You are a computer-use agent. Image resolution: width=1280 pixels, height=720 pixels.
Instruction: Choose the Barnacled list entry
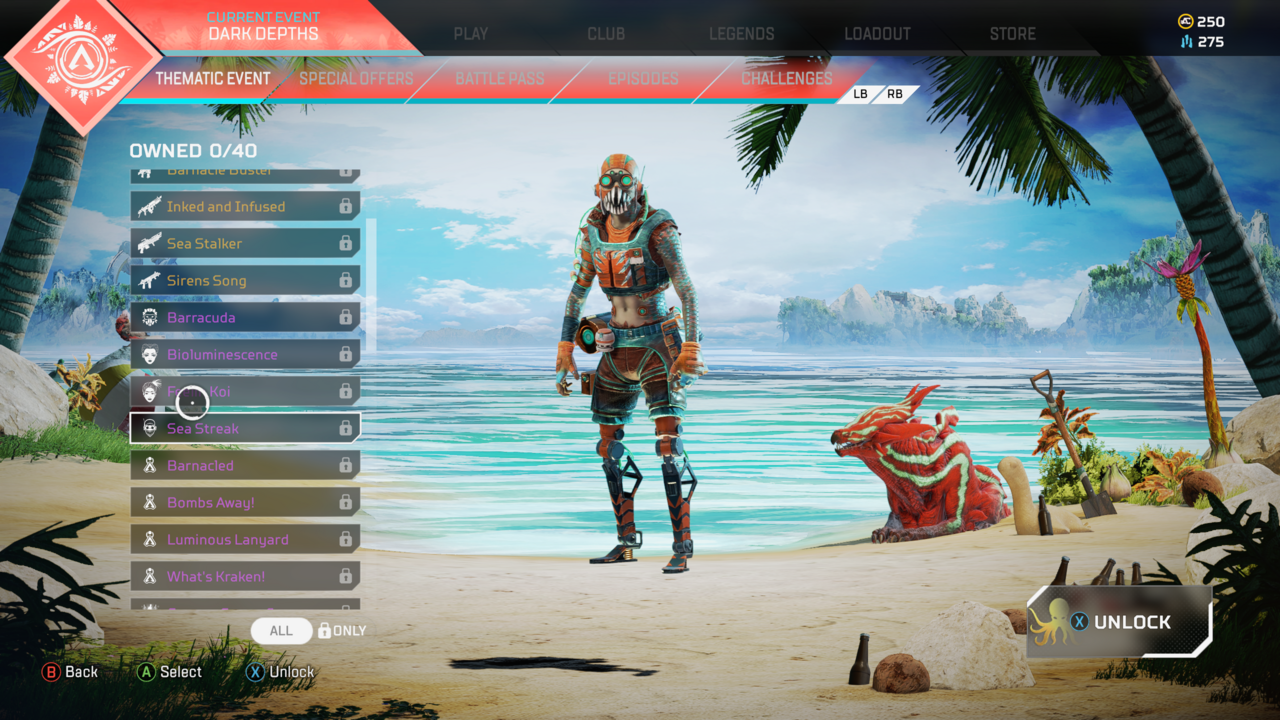point(245,466)
